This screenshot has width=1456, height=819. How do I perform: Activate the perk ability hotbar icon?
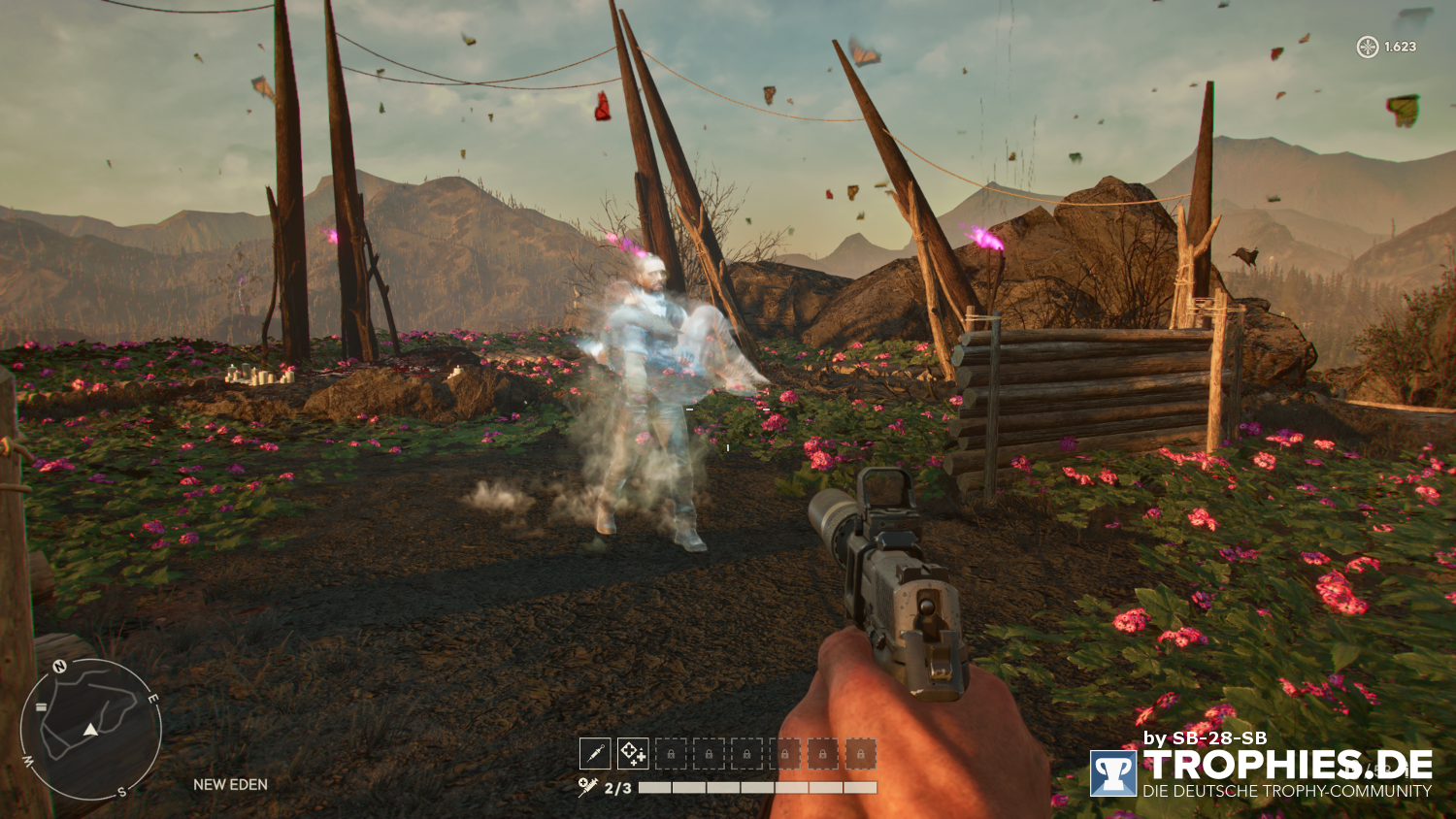click(631, 753)
